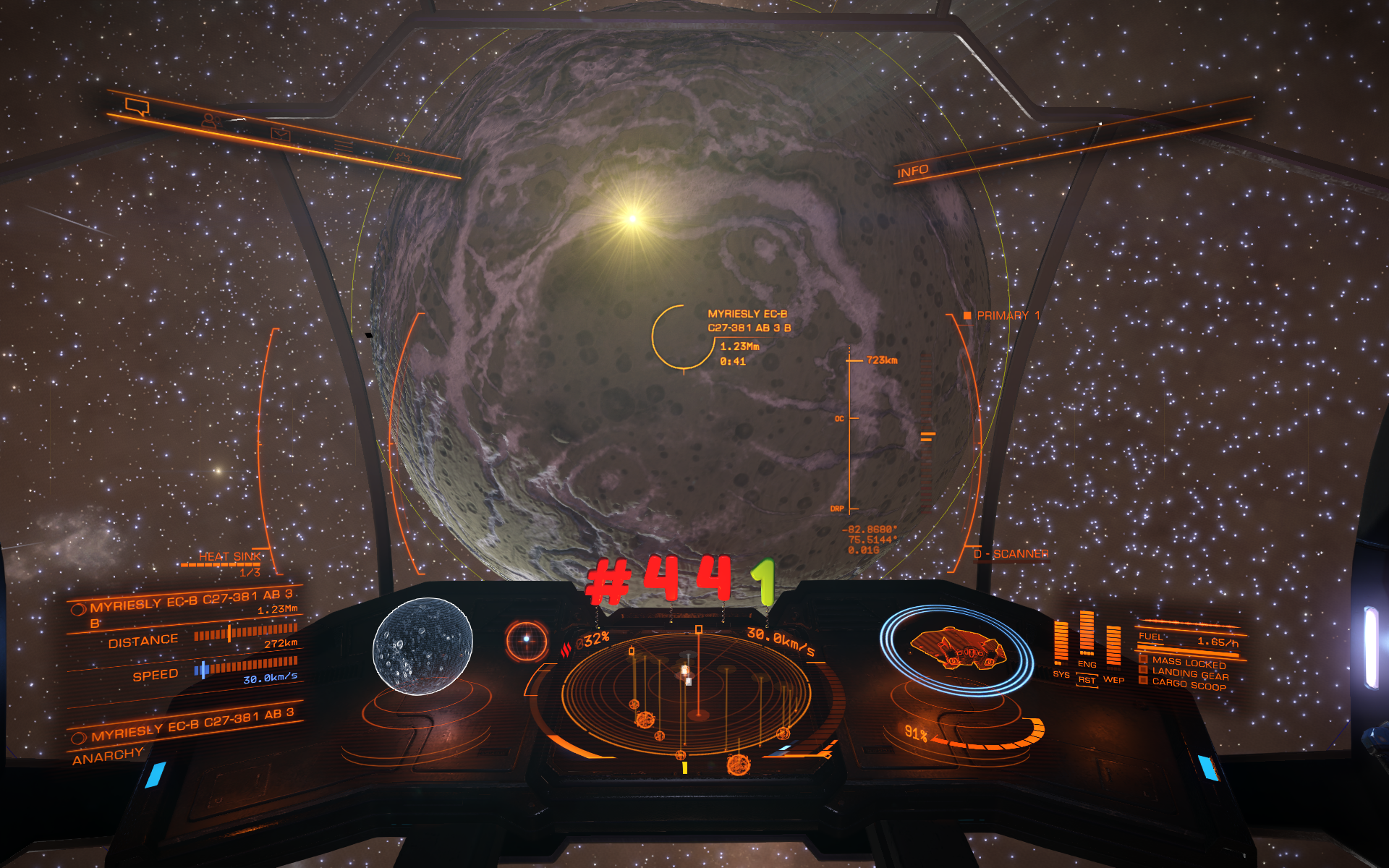Select the MYRIESLY EC-B C27-381 AB 3 B target panel

tap(186, 605)
